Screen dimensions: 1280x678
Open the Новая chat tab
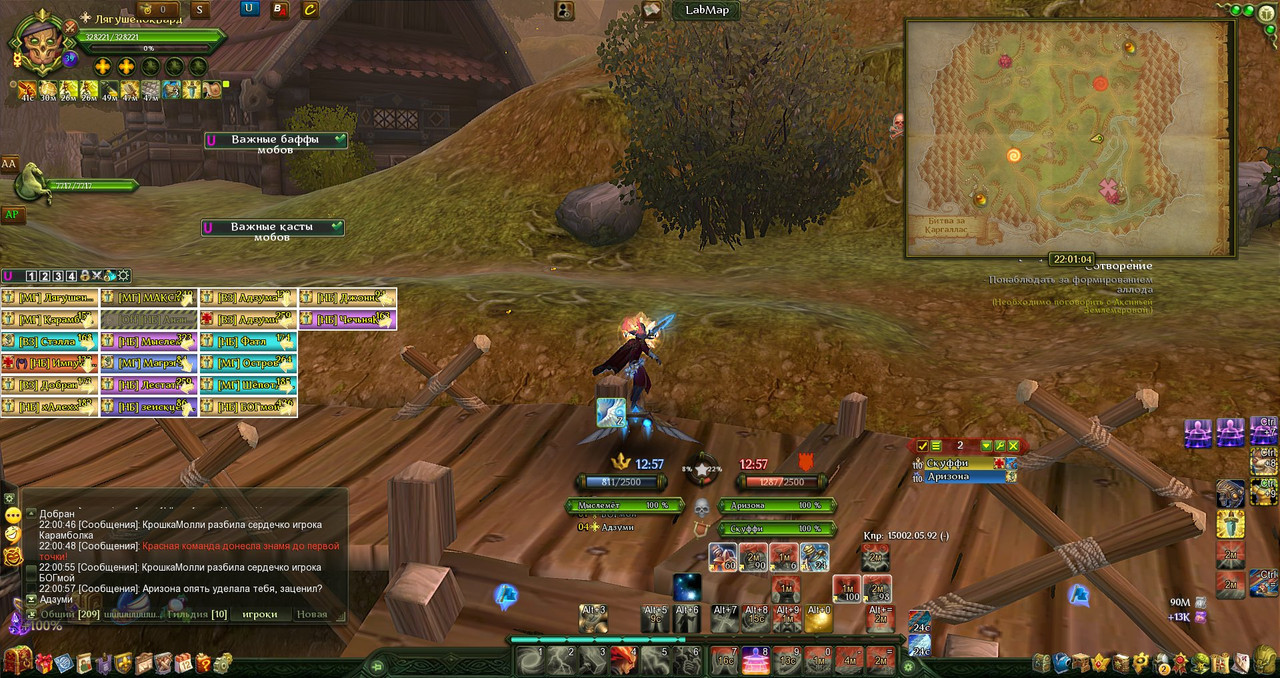point(312,614)
